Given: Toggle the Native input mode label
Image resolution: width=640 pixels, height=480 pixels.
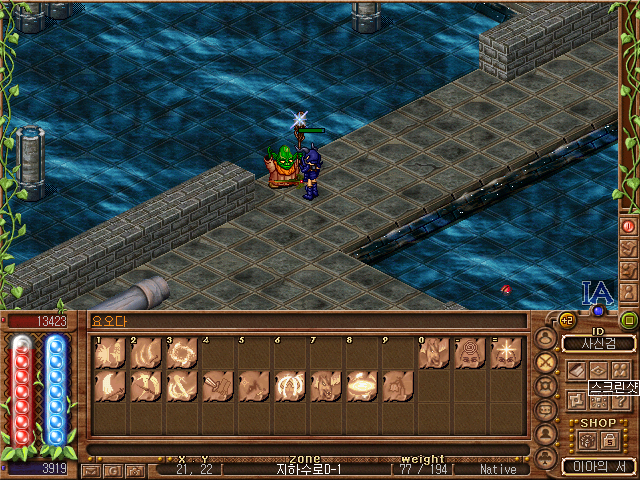Looking at the screenshot, I should coord(498,468).
